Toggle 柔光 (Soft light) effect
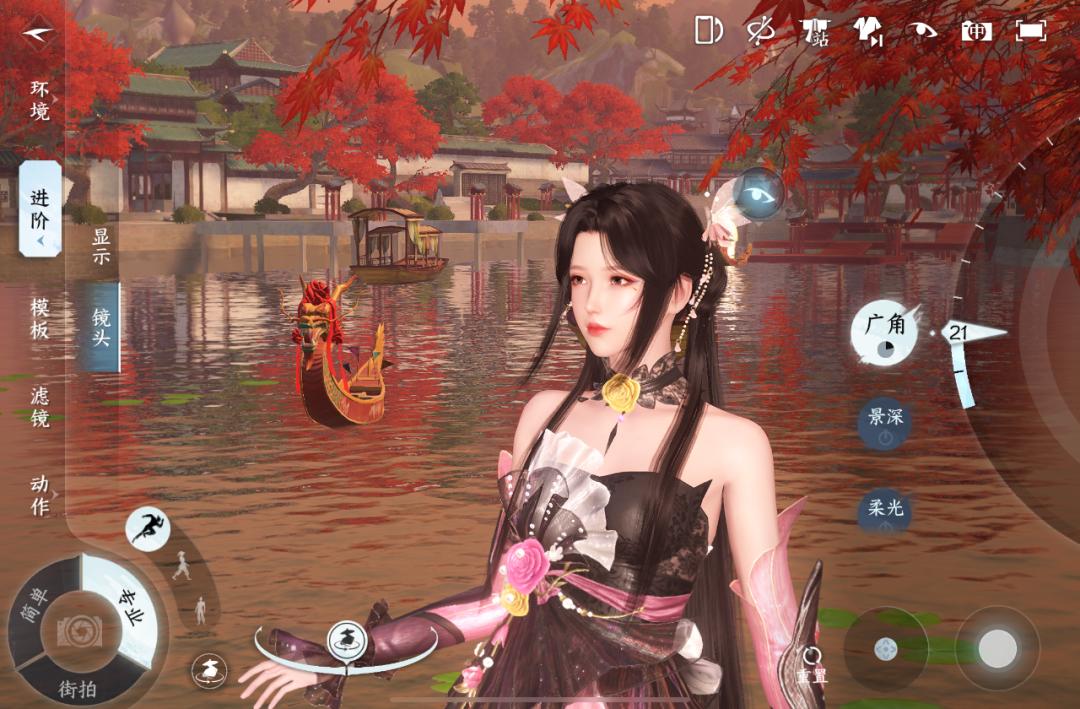Screen dimensions: 1080x709 (885, 512)
